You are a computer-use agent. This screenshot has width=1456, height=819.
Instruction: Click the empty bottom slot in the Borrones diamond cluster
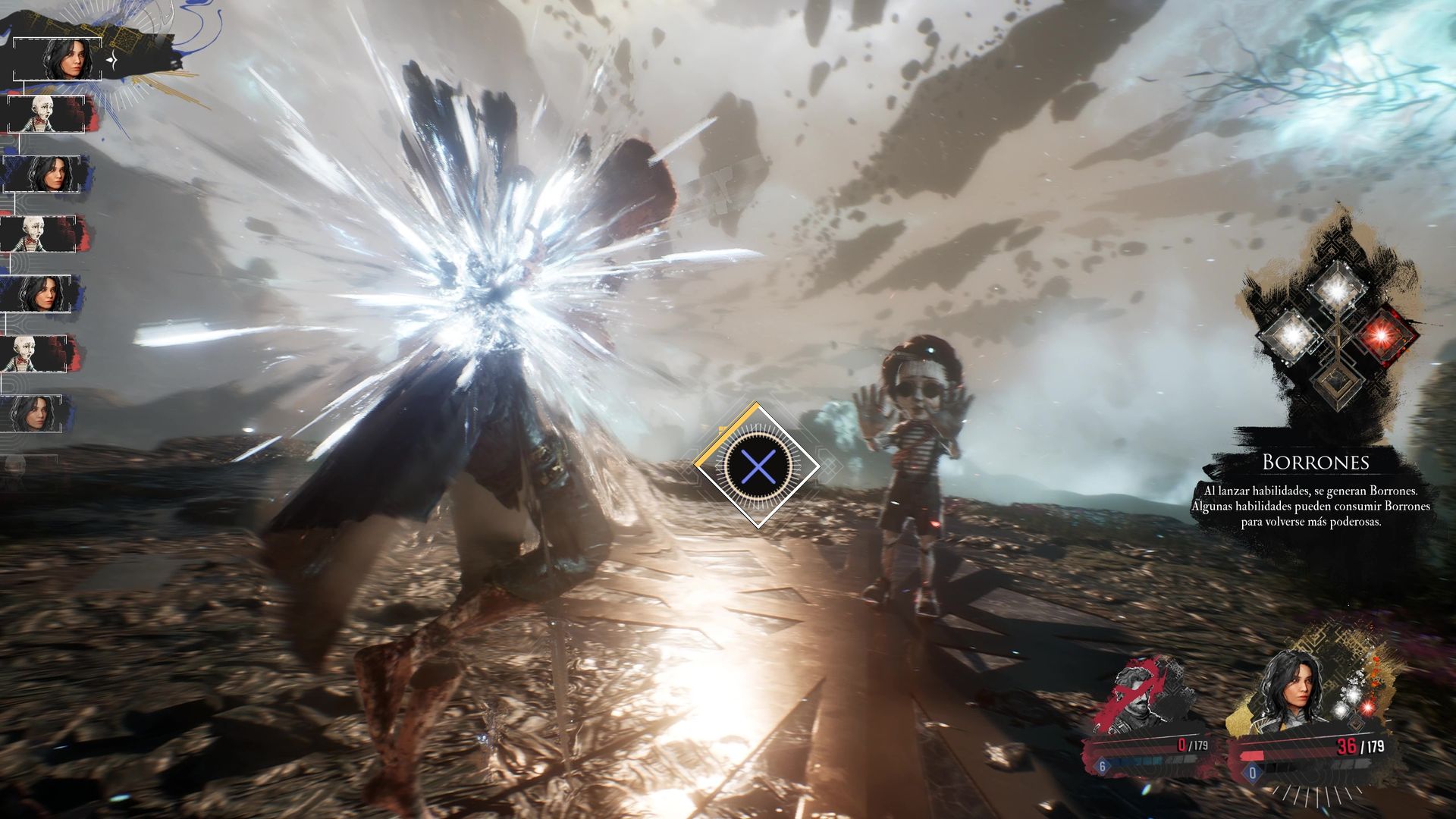(x=1337, y=382)
